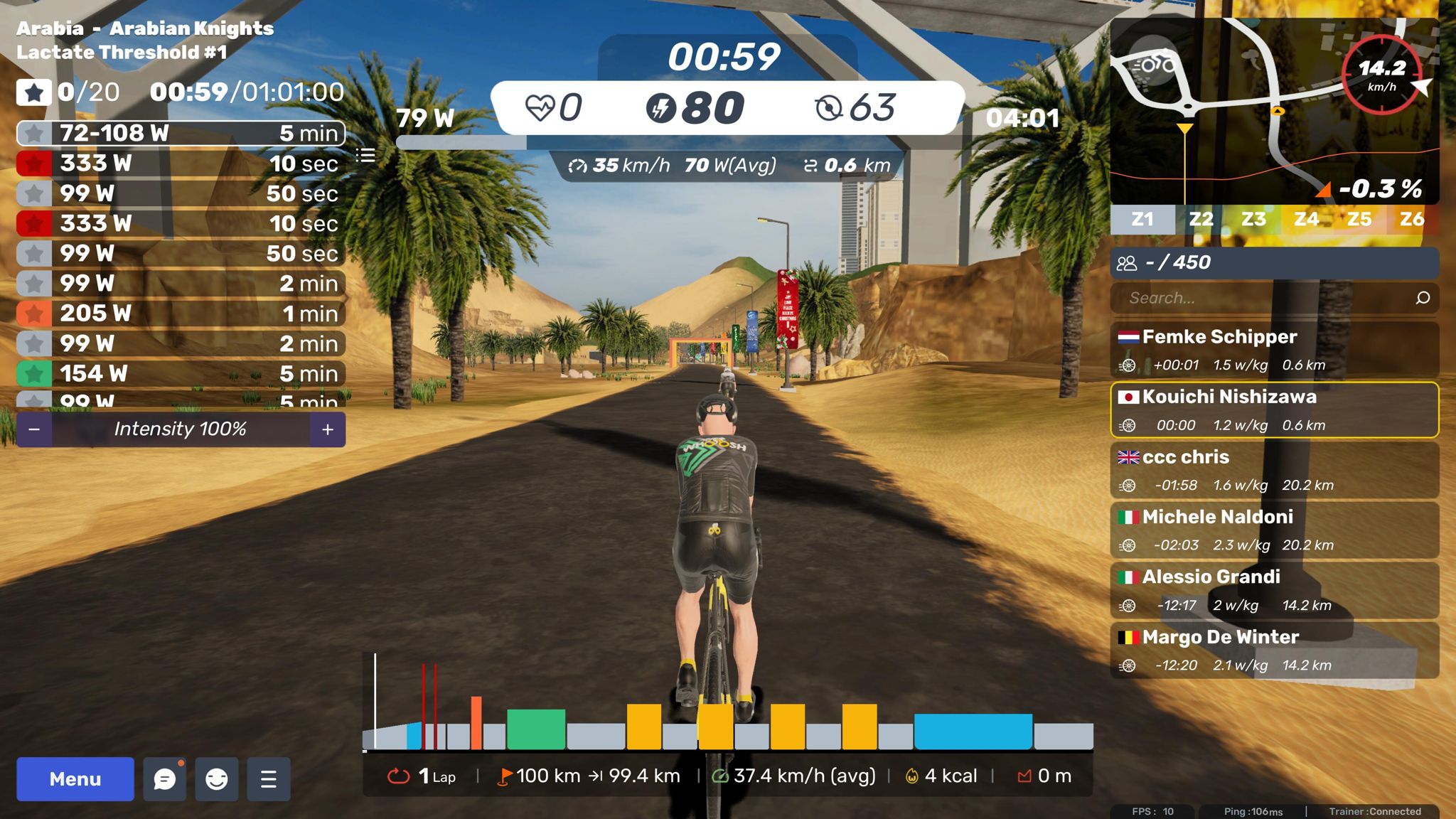Decrease workout intensity with minus button

point(34,429)
